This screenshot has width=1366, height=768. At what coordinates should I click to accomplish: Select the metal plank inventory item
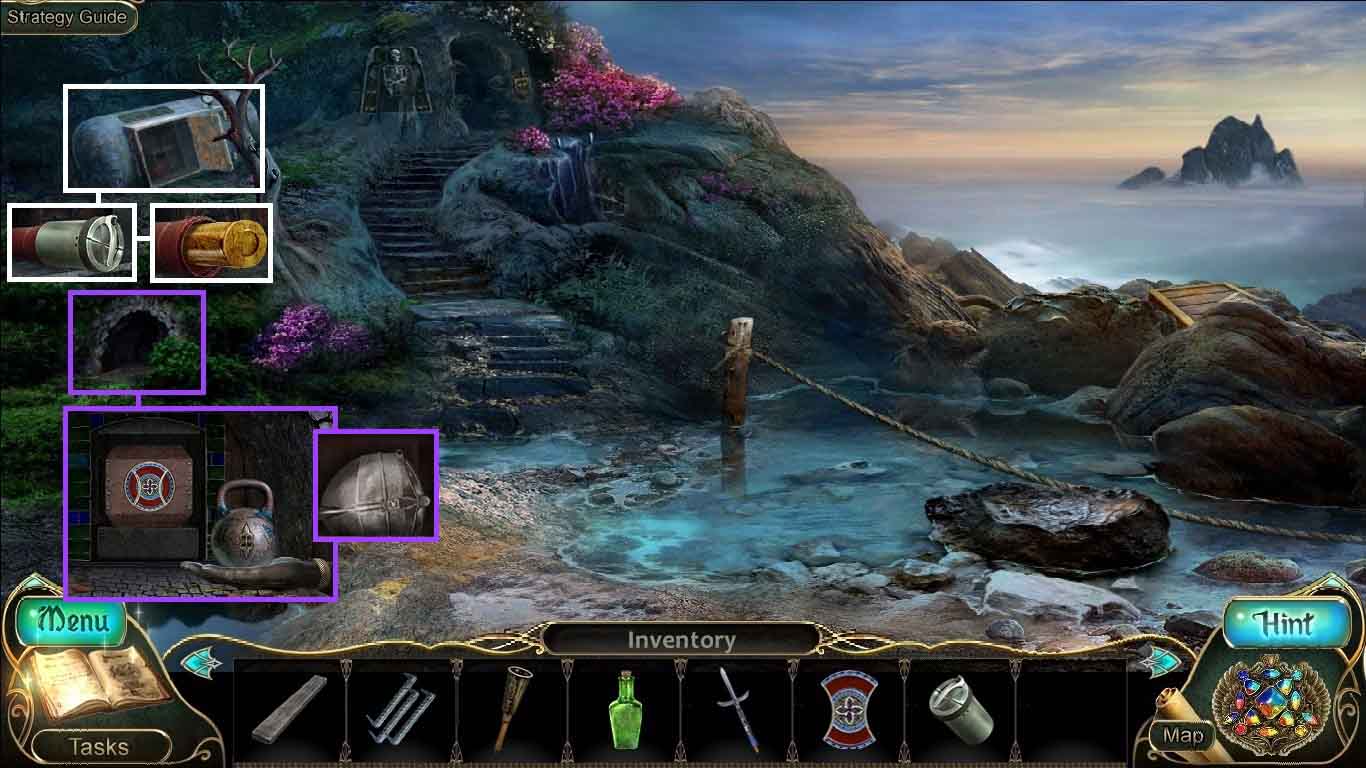pos(289,710)
